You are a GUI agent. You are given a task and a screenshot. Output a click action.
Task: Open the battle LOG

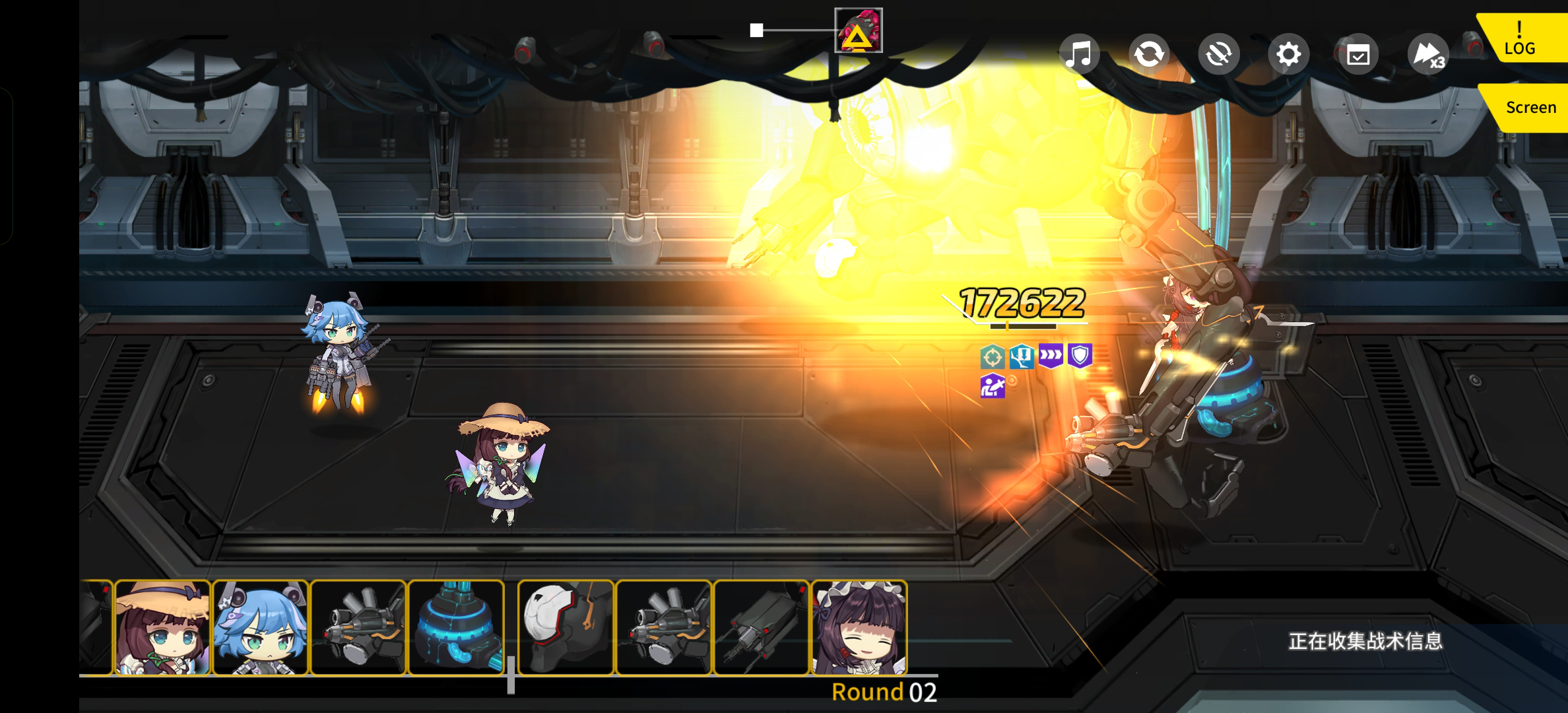[1519, 39]
